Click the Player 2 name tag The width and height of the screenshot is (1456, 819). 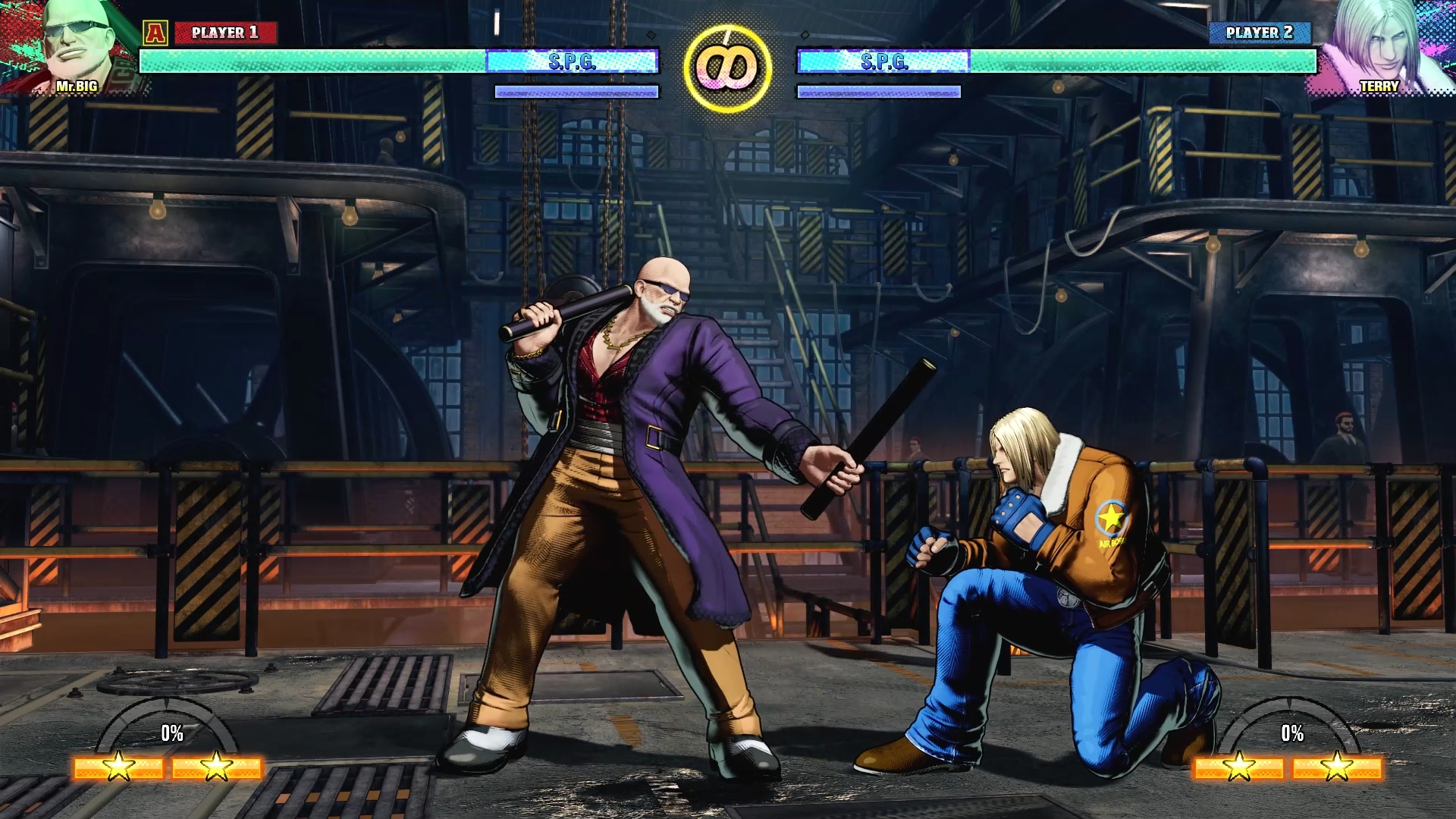click(x=1259, y=33)
